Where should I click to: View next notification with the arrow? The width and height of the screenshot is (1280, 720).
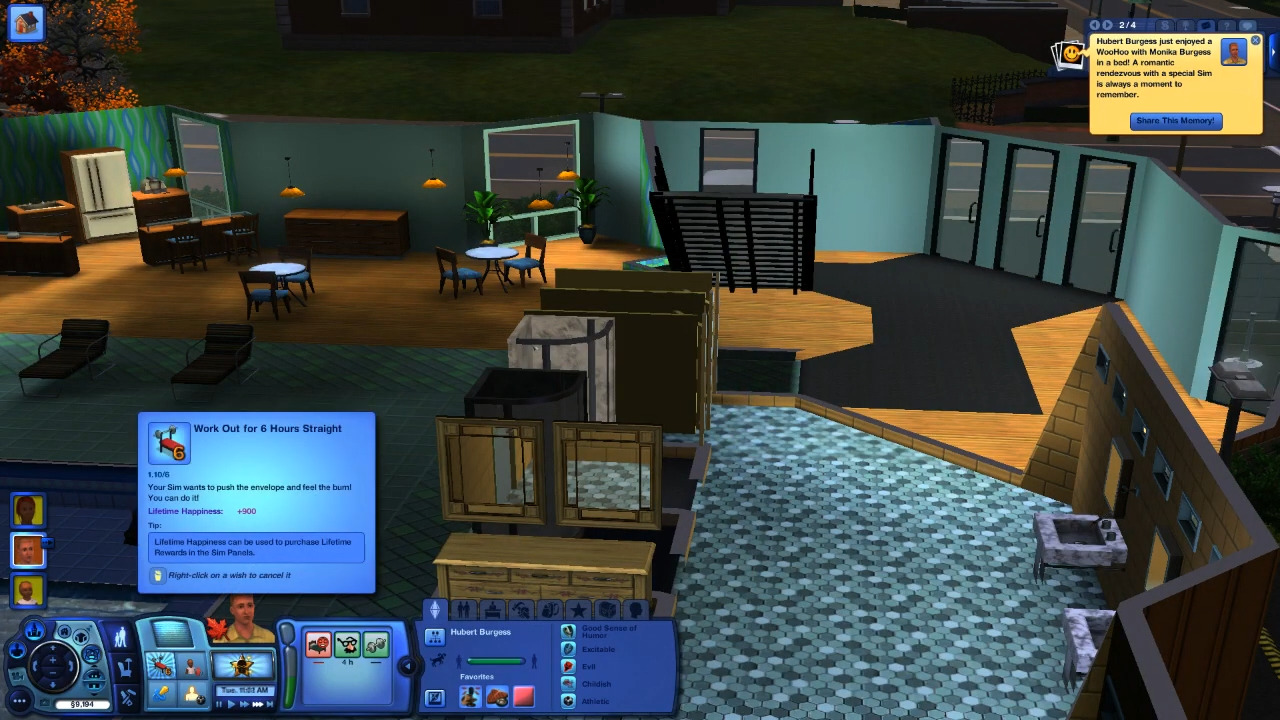point(1108,25)
